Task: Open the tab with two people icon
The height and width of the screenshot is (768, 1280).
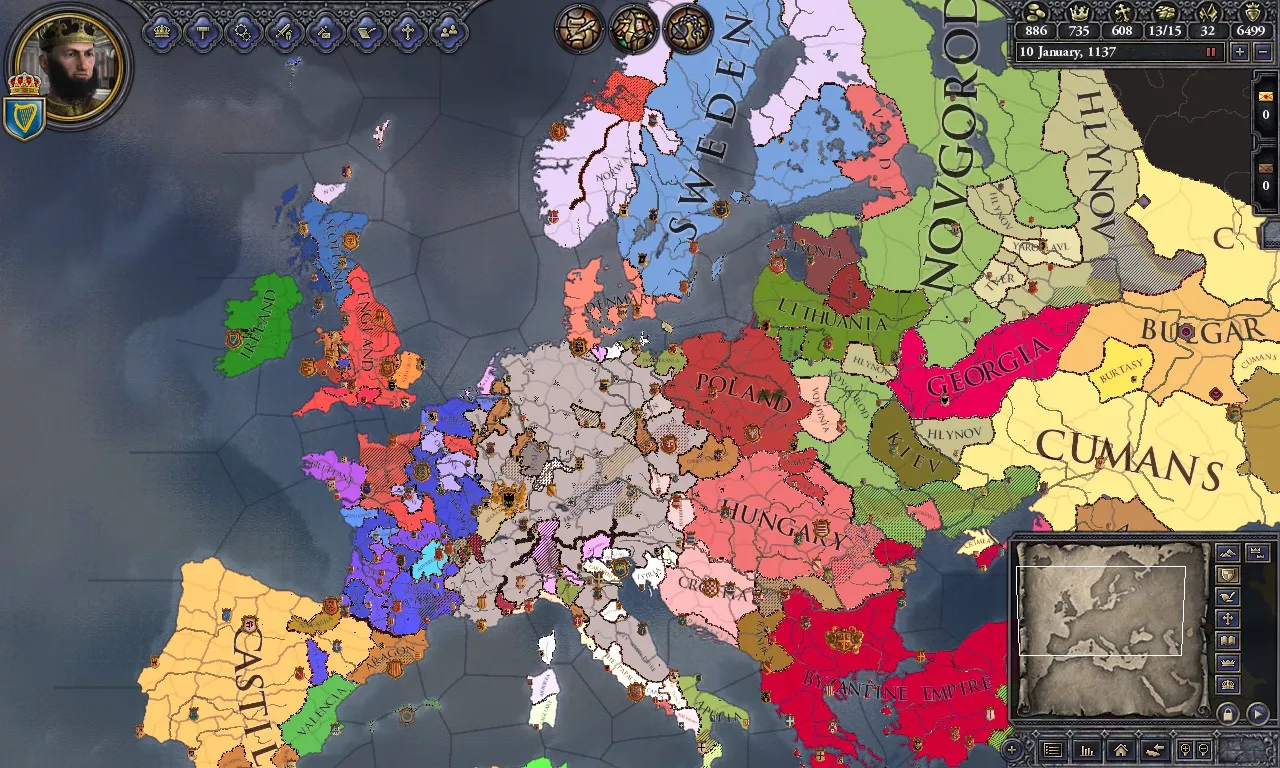Action: point(448,31)
